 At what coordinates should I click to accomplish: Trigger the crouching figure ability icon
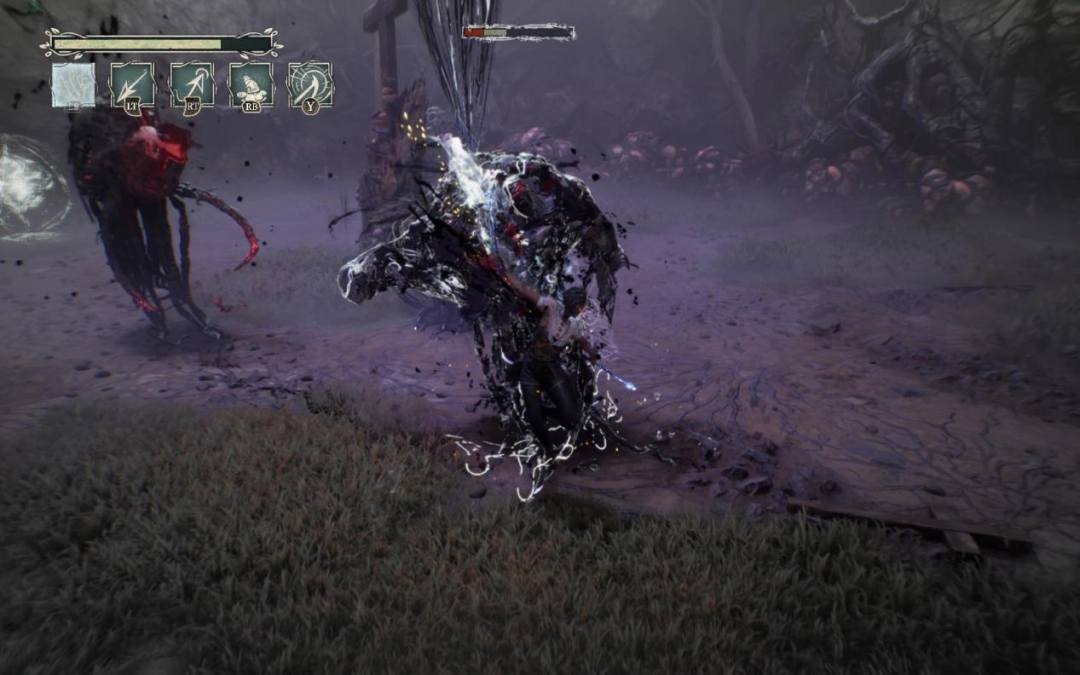pyautogui.click(x=250, y=84)
